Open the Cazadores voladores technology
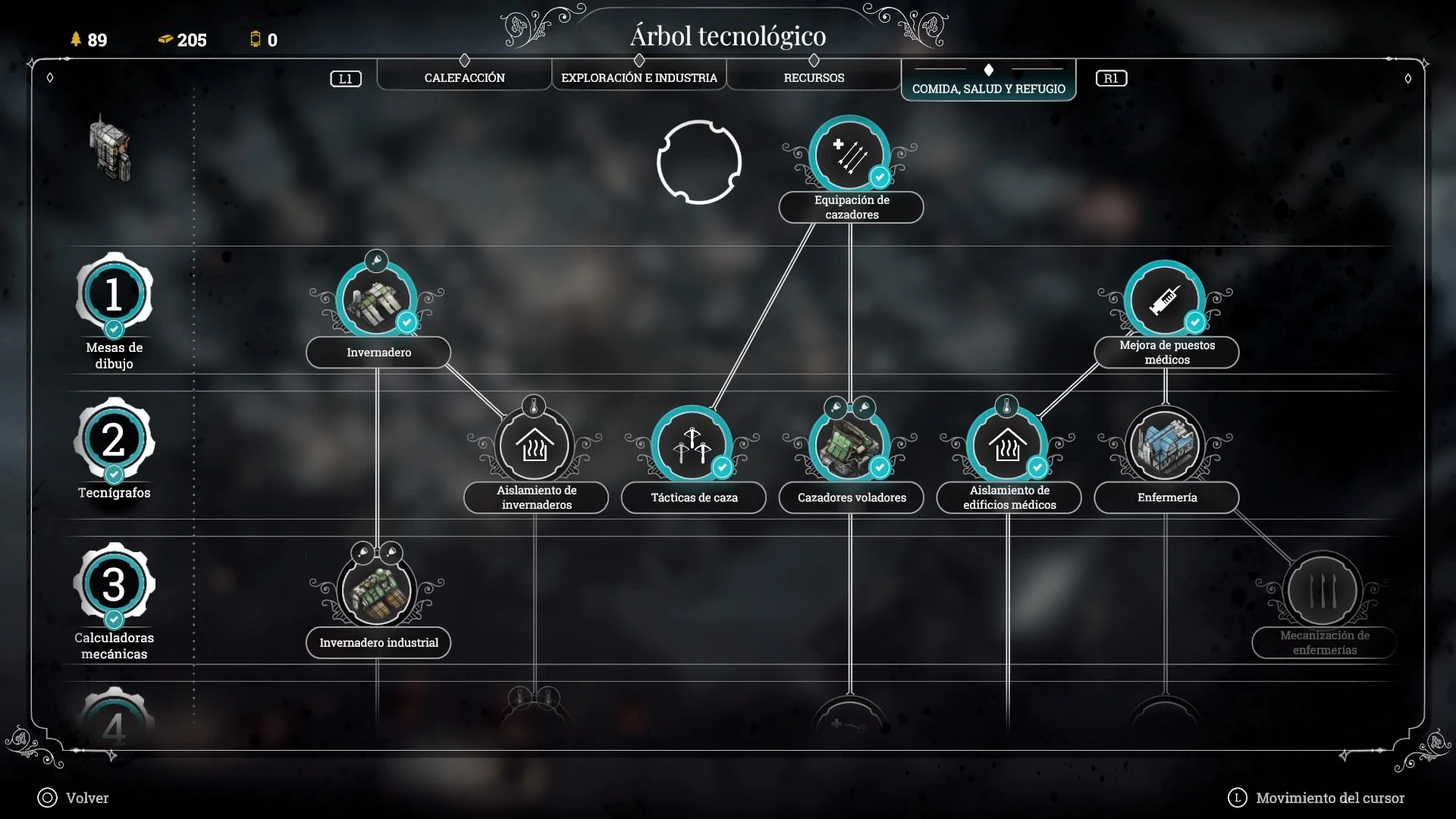Image resolution: width=1456 pixels, height=819 pixels. point(849,446)
